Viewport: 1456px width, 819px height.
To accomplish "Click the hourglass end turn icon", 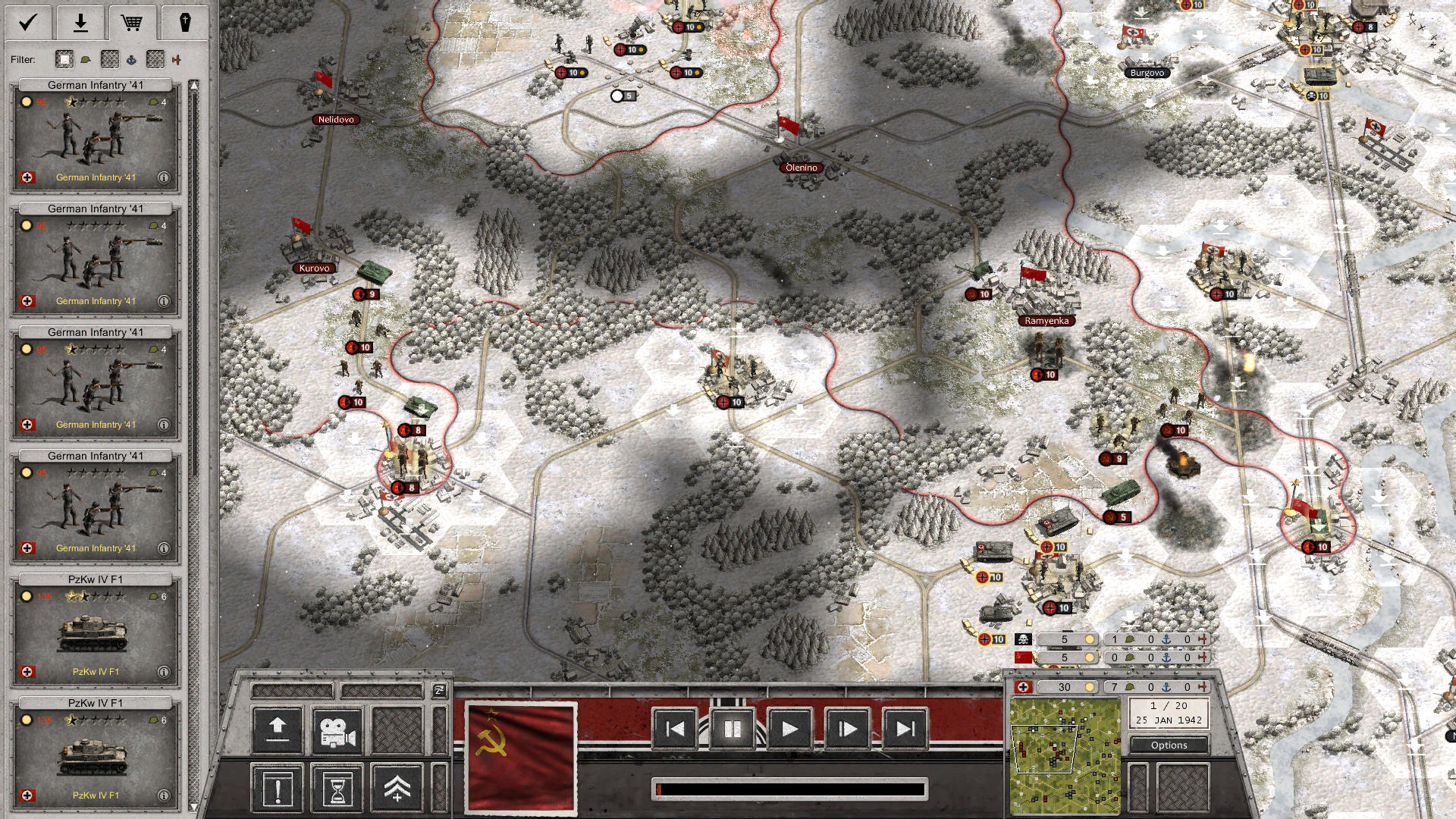I will click(336, 789).
